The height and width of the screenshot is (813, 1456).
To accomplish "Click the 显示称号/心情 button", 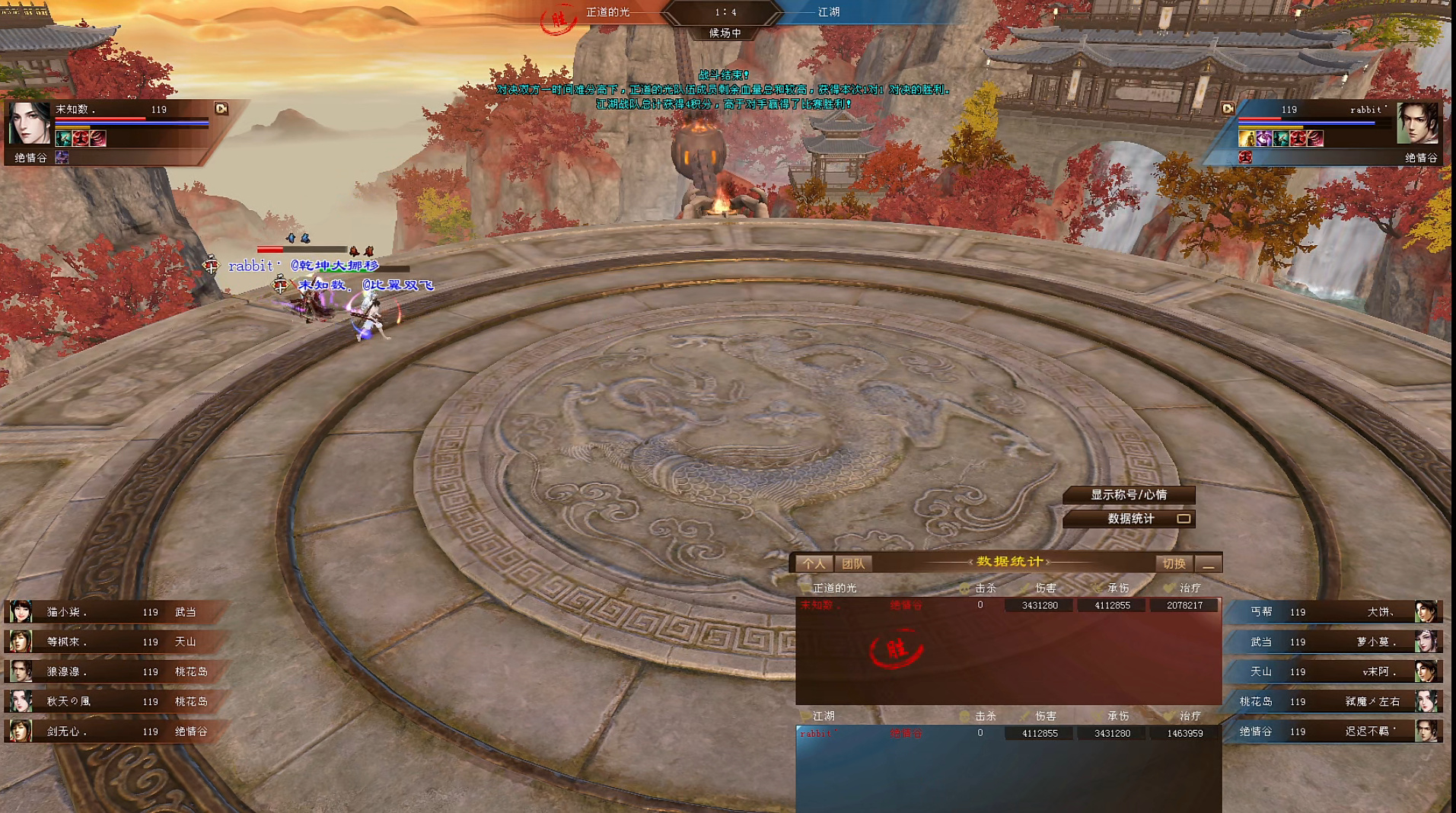I will point(1128,495).
